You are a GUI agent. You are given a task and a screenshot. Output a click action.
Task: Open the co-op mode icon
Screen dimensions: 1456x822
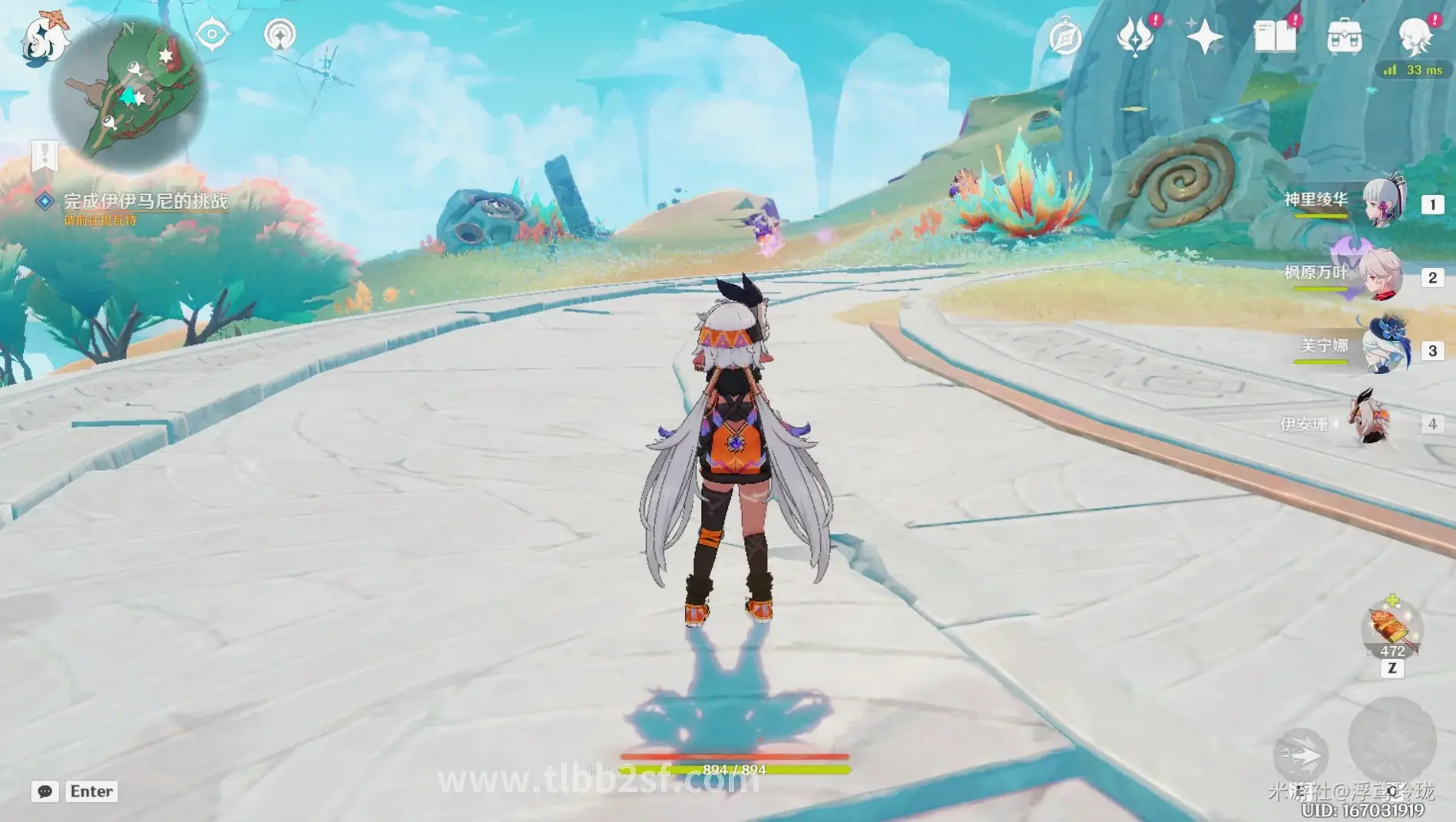[280, 35]
